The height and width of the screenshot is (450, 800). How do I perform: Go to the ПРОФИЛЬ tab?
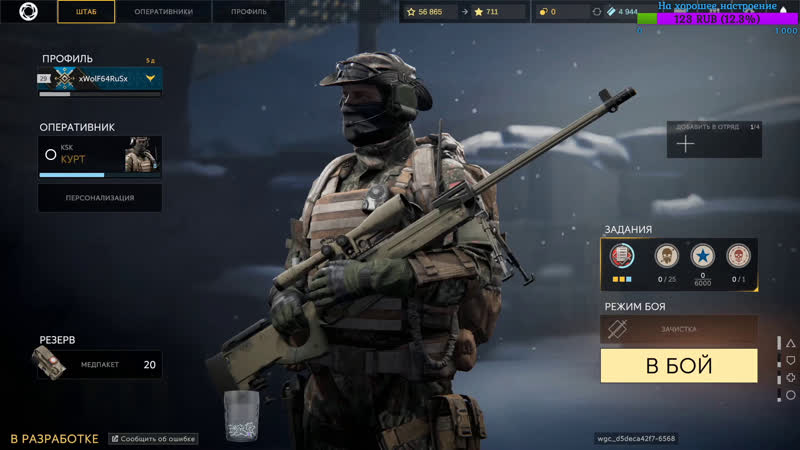[248, 12]
